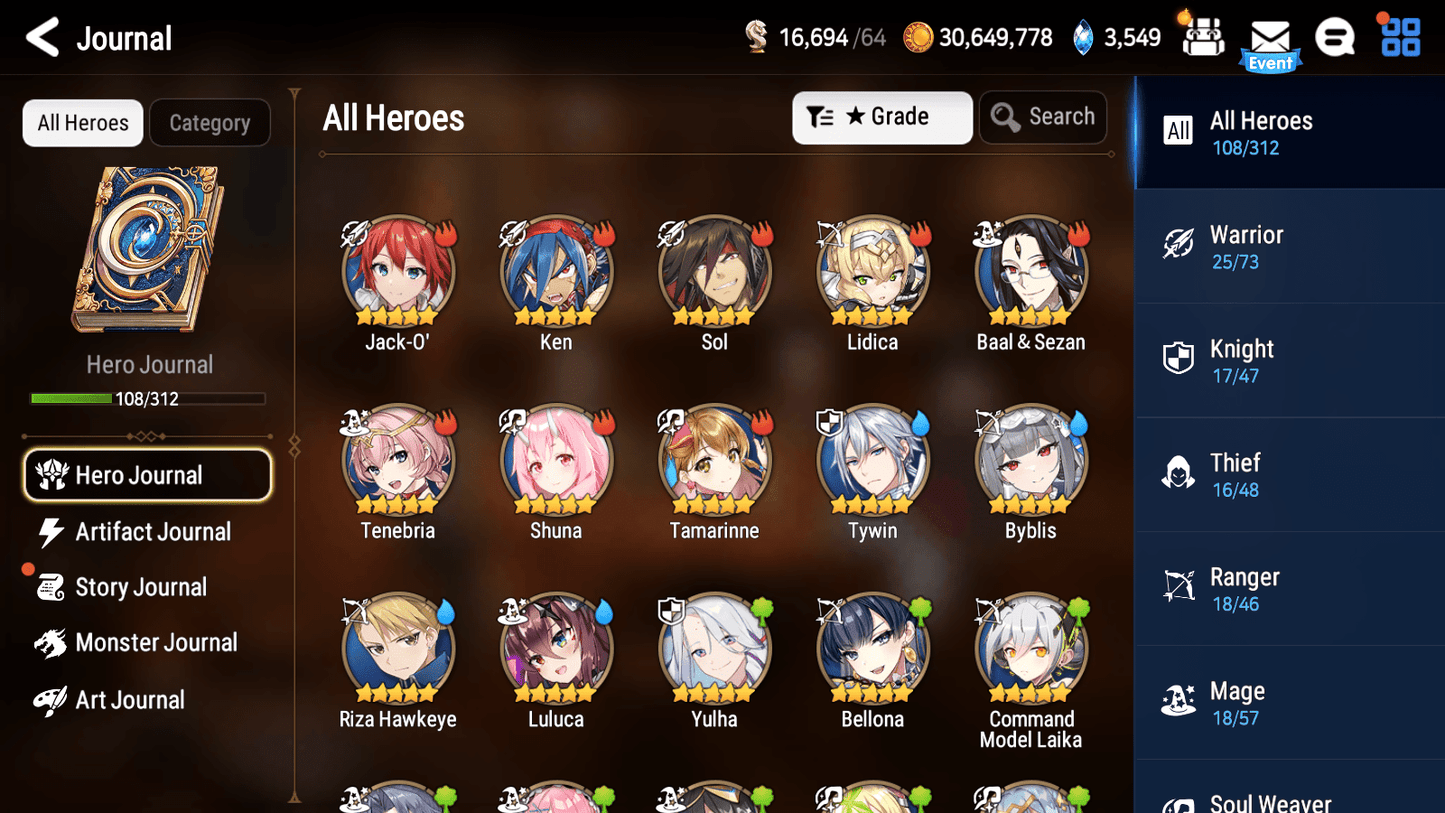Screen dimensions: 1445x813
Task: Open the gift box delivery icon
Action: (1201, 36)
